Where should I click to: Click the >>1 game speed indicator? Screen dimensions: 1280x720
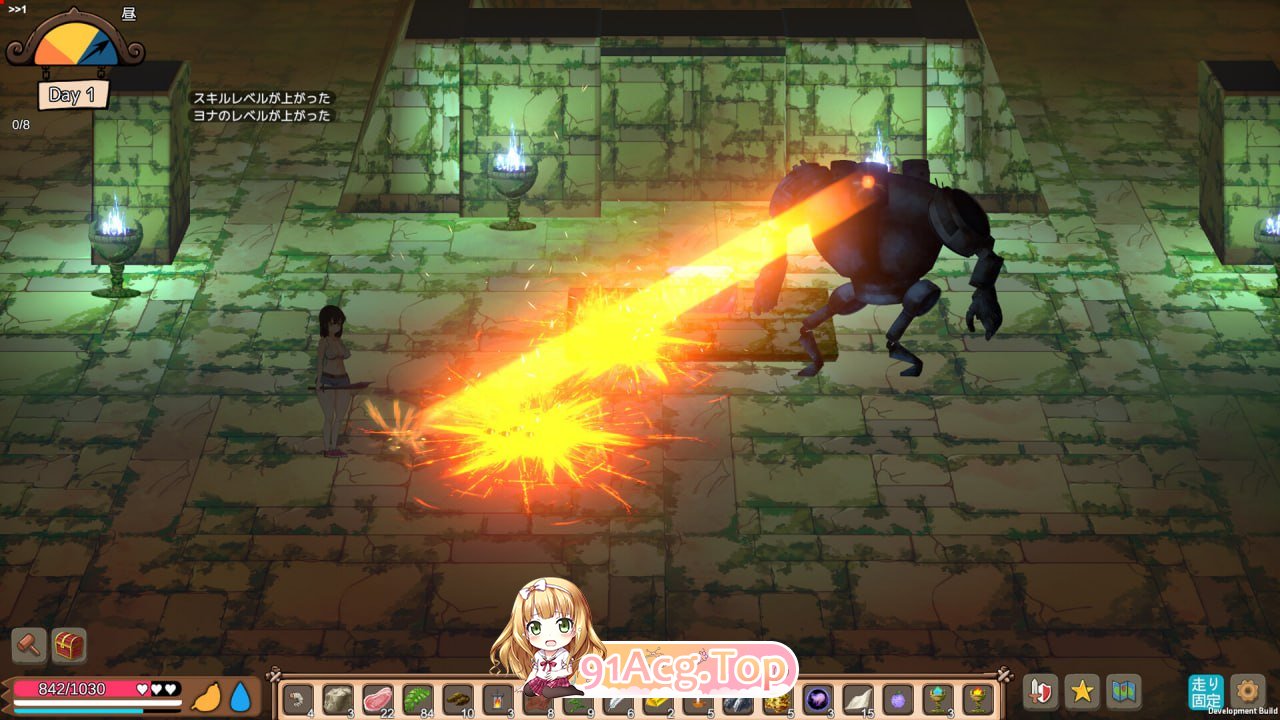click(18, 8)
